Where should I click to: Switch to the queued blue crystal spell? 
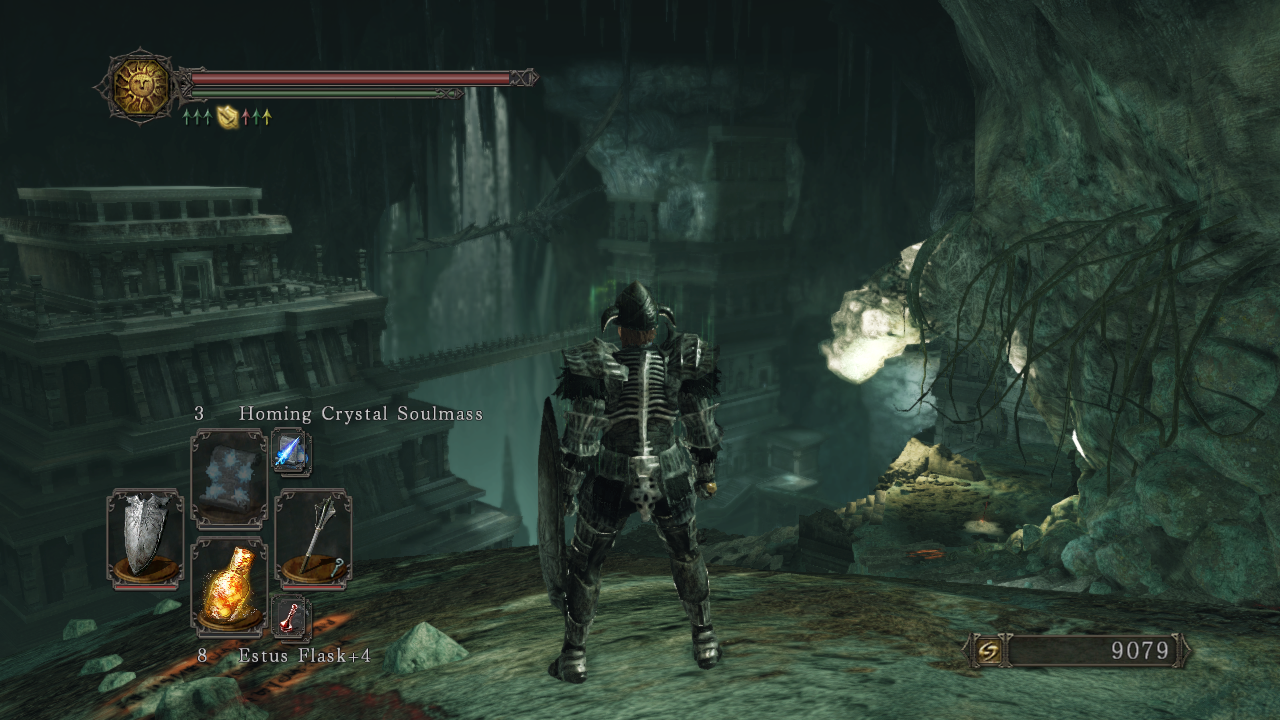(291, 453)
